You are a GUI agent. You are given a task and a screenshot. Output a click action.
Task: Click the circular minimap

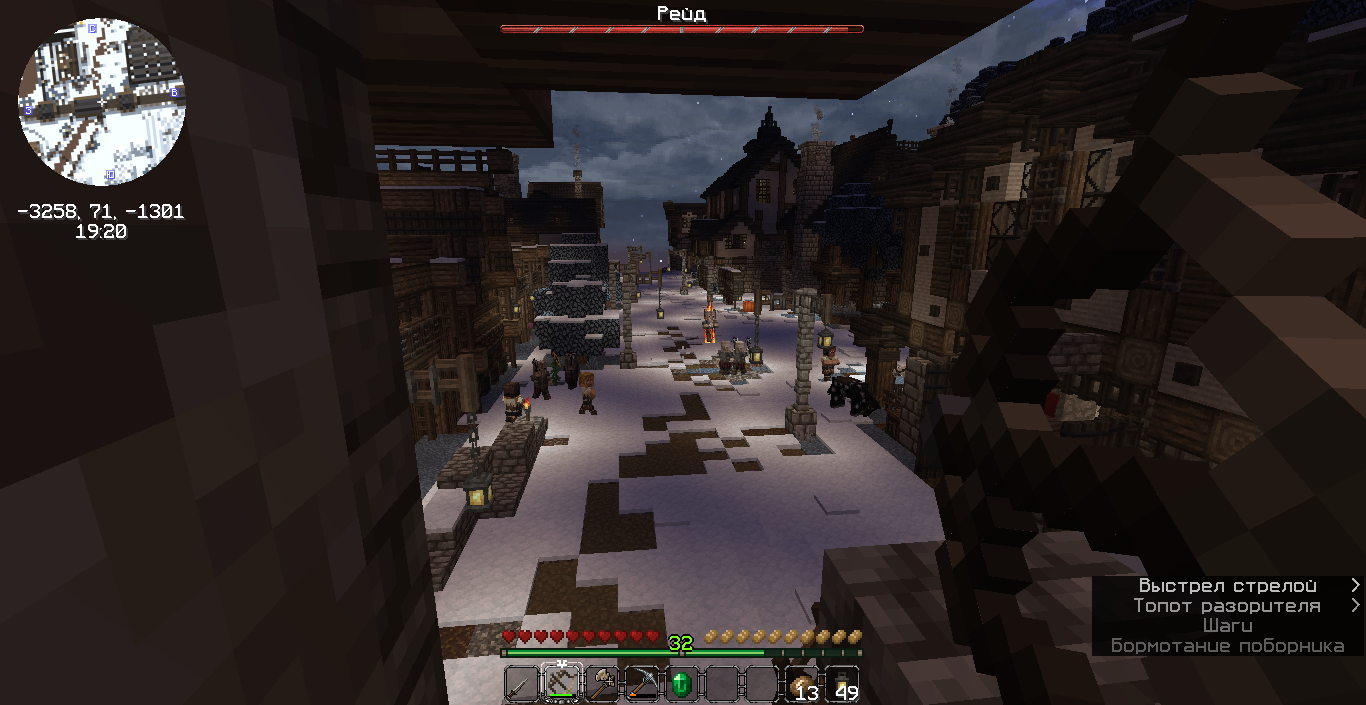pyautogui.click(x=102, y=102)
